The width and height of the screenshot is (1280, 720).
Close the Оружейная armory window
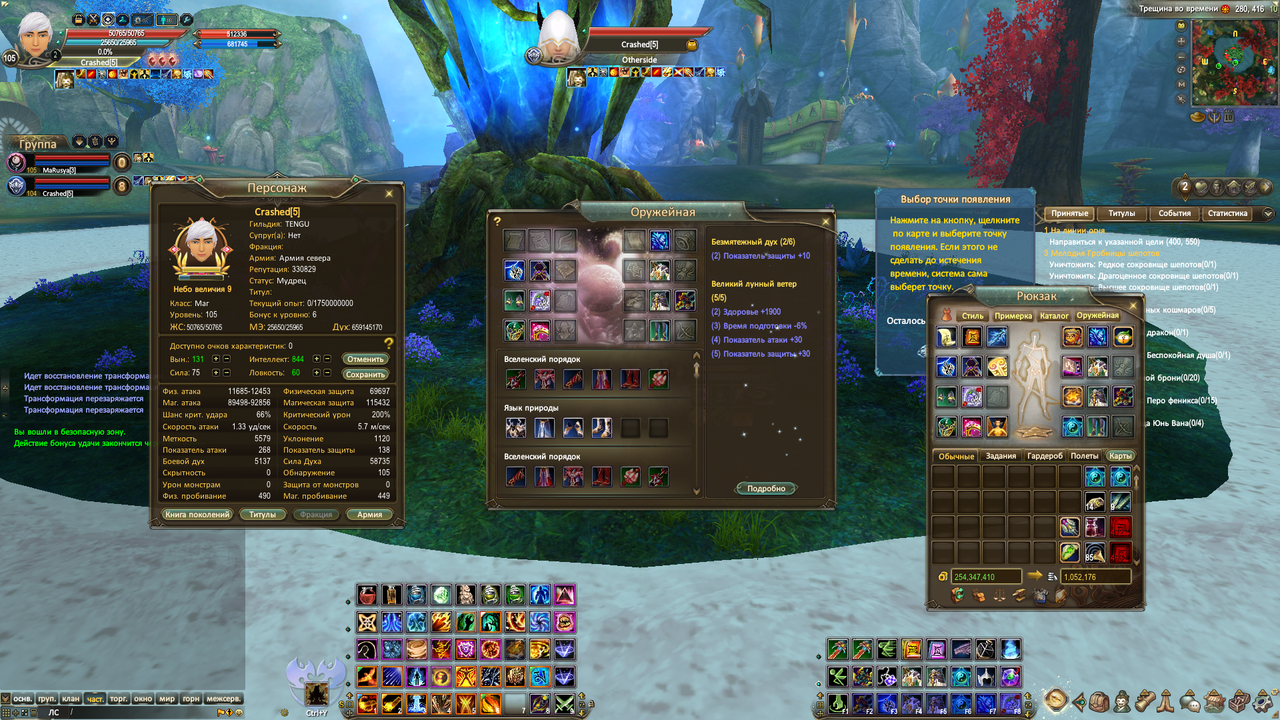pyautogui.click(x=825, y=221)
